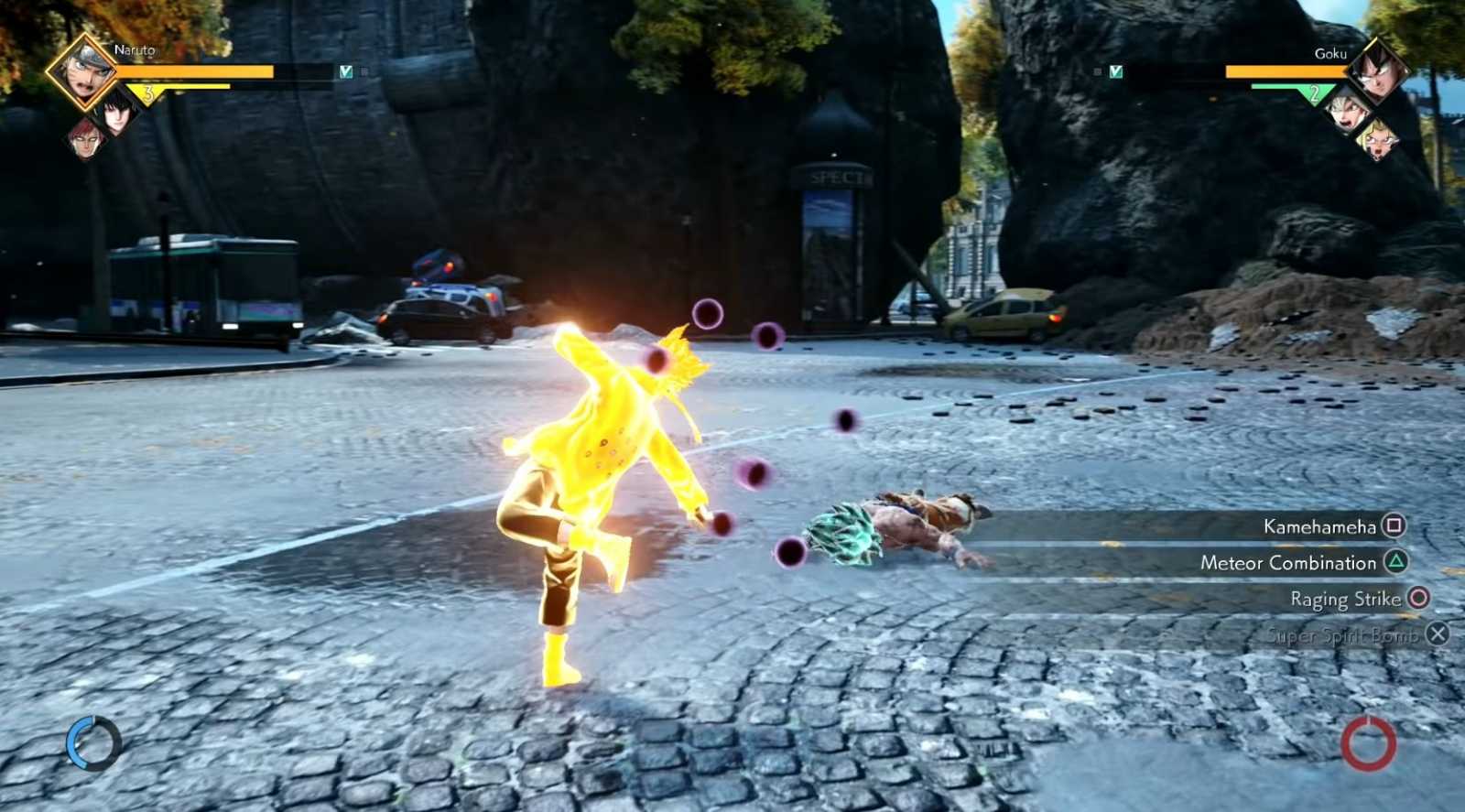
Task: Toggle the green checkmark near Naruto's health bar
Action: 346,71
